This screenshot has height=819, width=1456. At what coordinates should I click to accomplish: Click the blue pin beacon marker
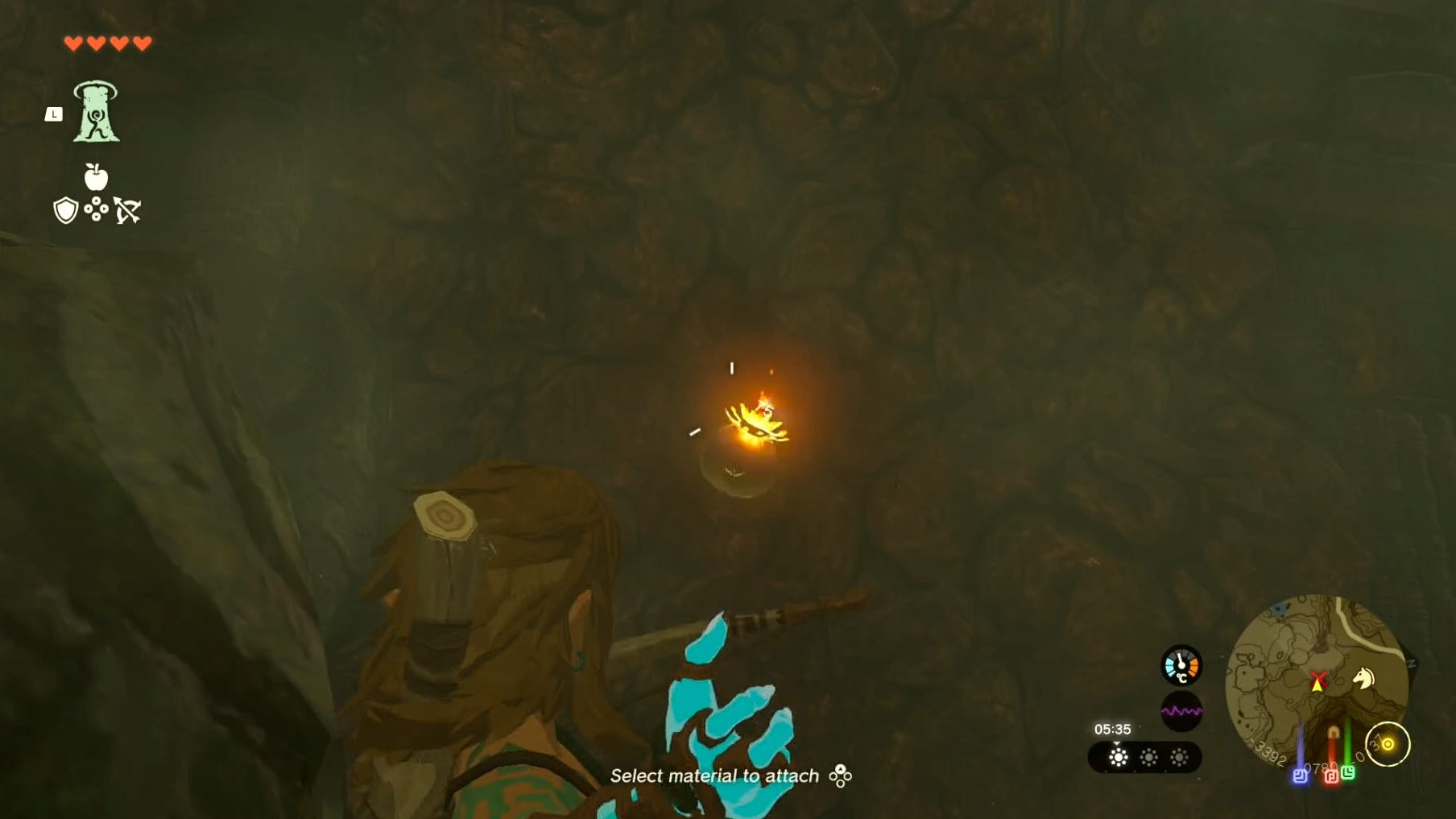click(x=1300, y=776)
